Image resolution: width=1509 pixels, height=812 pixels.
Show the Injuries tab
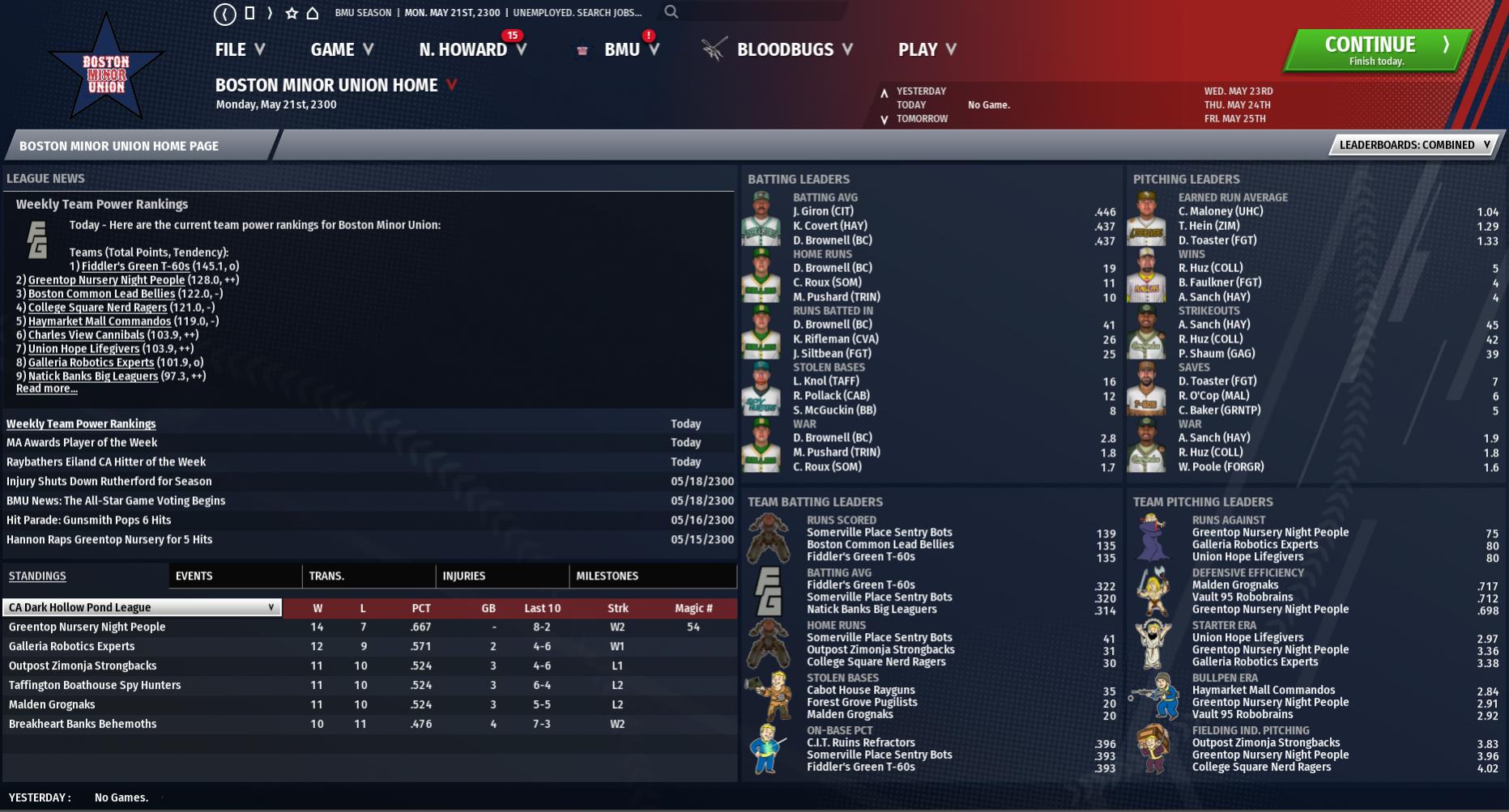pos(464,576)
